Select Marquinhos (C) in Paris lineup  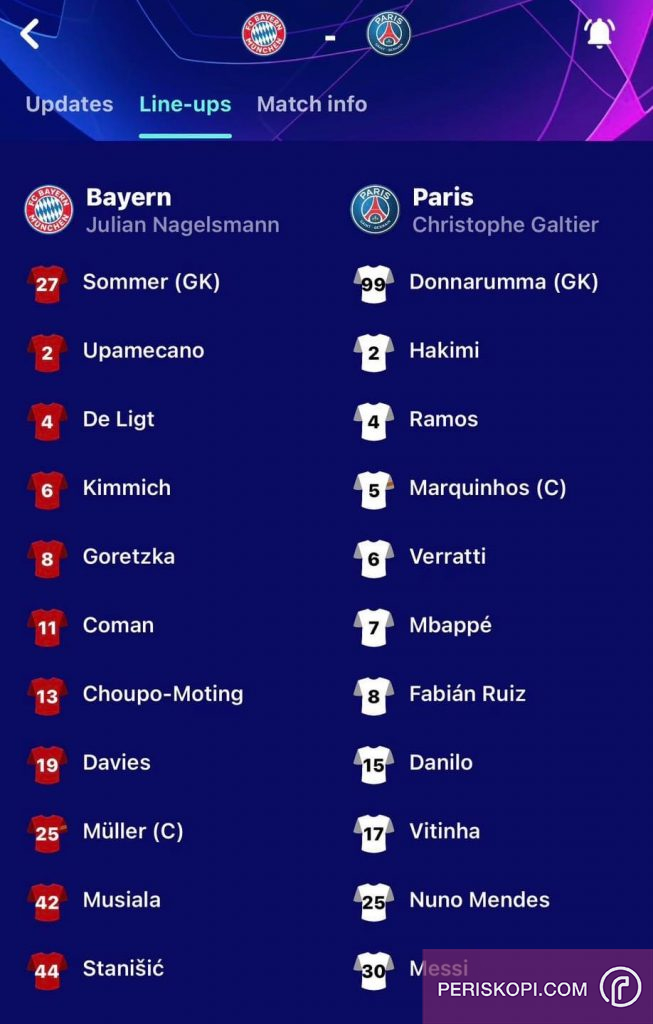point(487,488)
